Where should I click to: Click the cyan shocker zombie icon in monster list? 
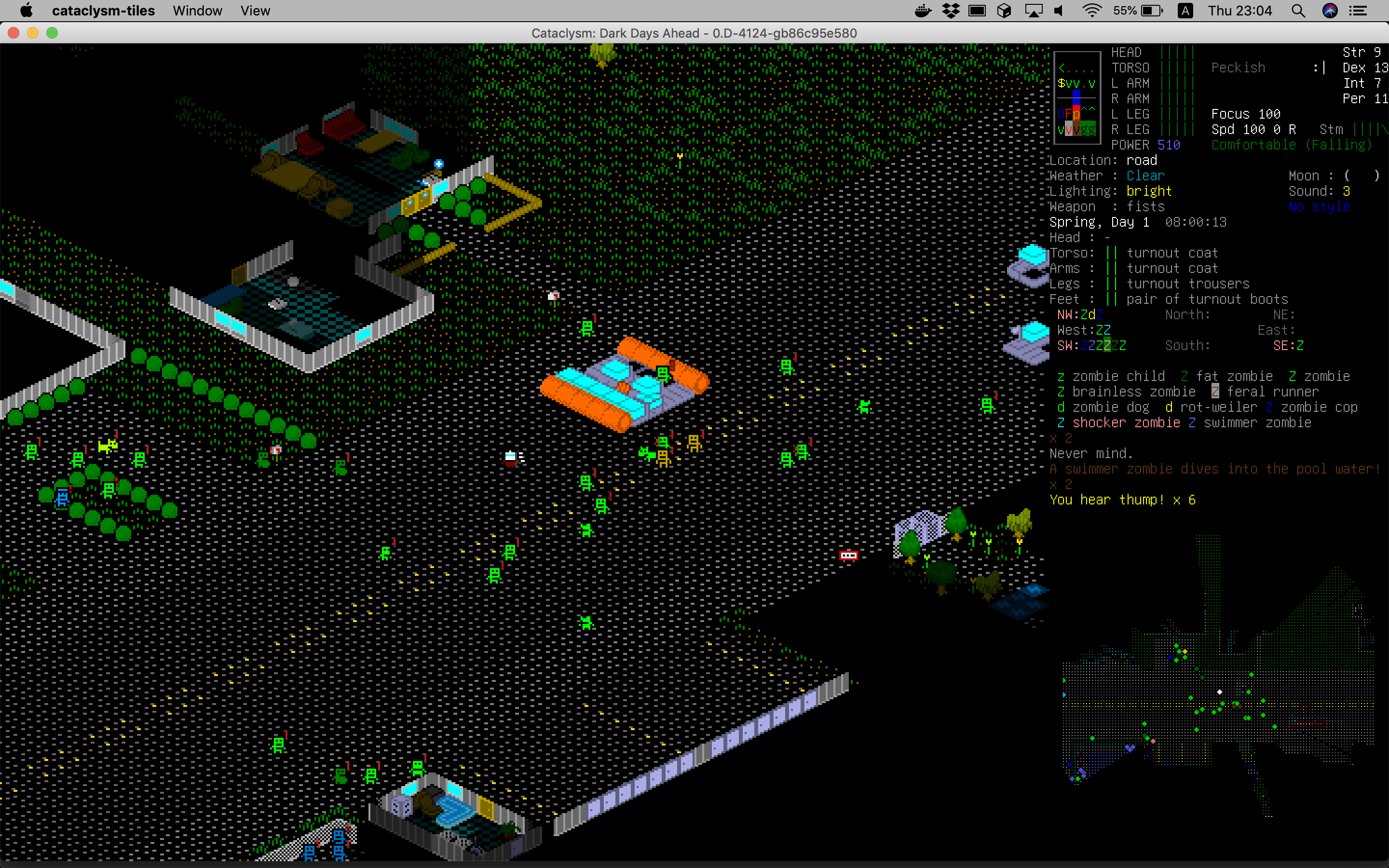[x=1061, y=423]
